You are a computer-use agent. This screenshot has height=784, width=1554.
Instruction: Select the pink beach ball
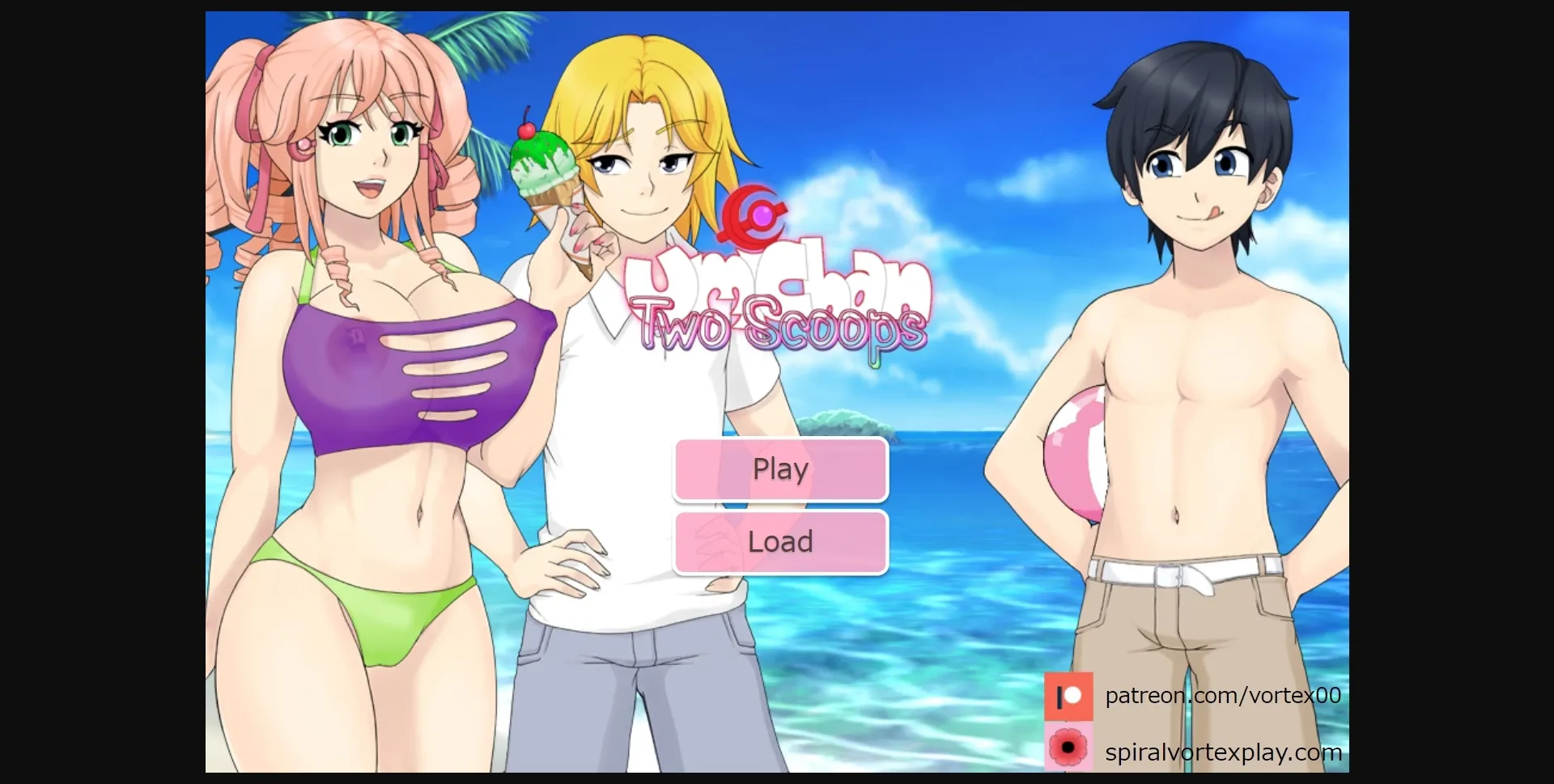click(1078, 455)
